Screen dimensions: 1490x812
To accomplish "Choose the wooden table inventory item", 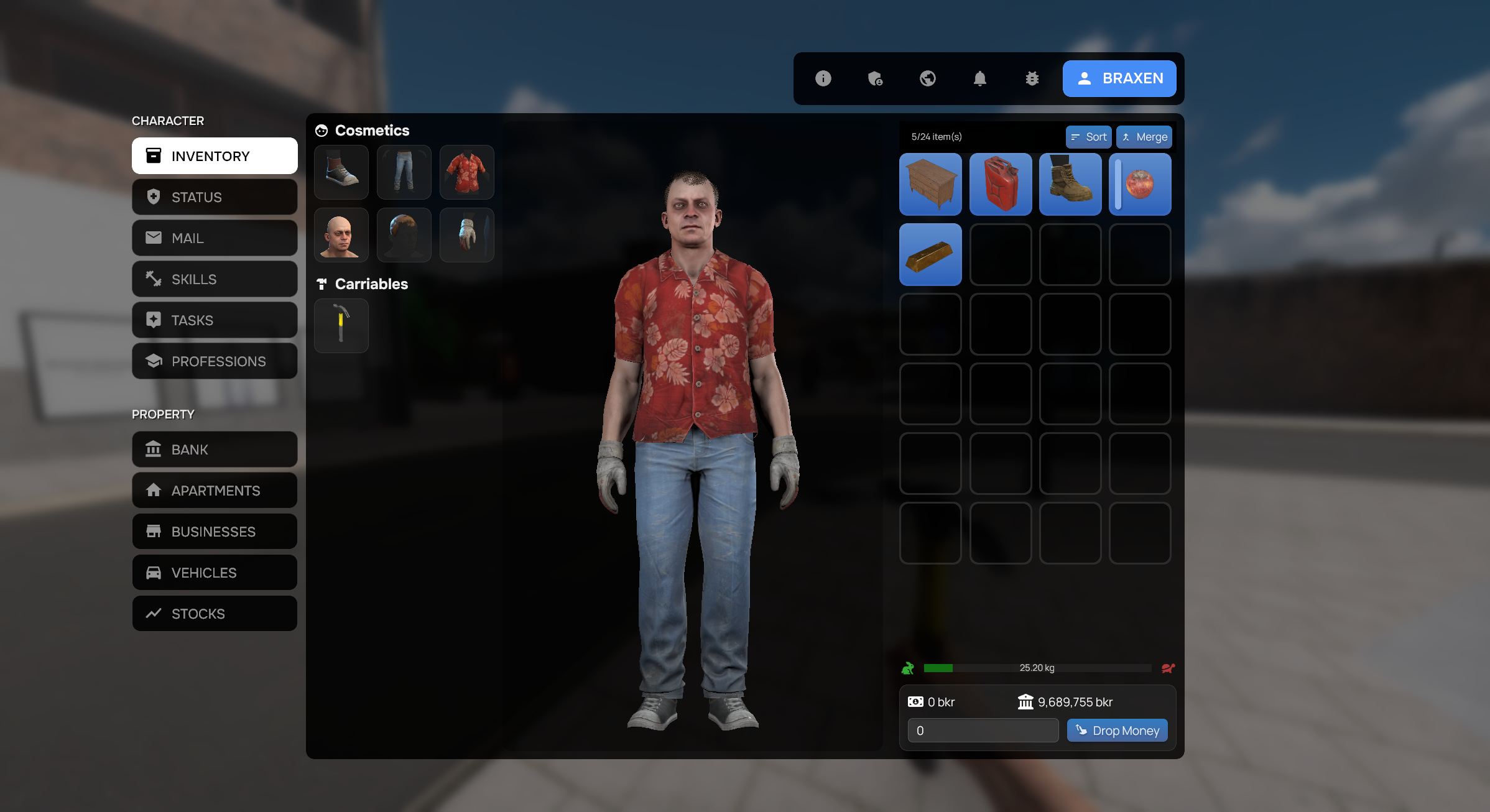I will point(930,185).
